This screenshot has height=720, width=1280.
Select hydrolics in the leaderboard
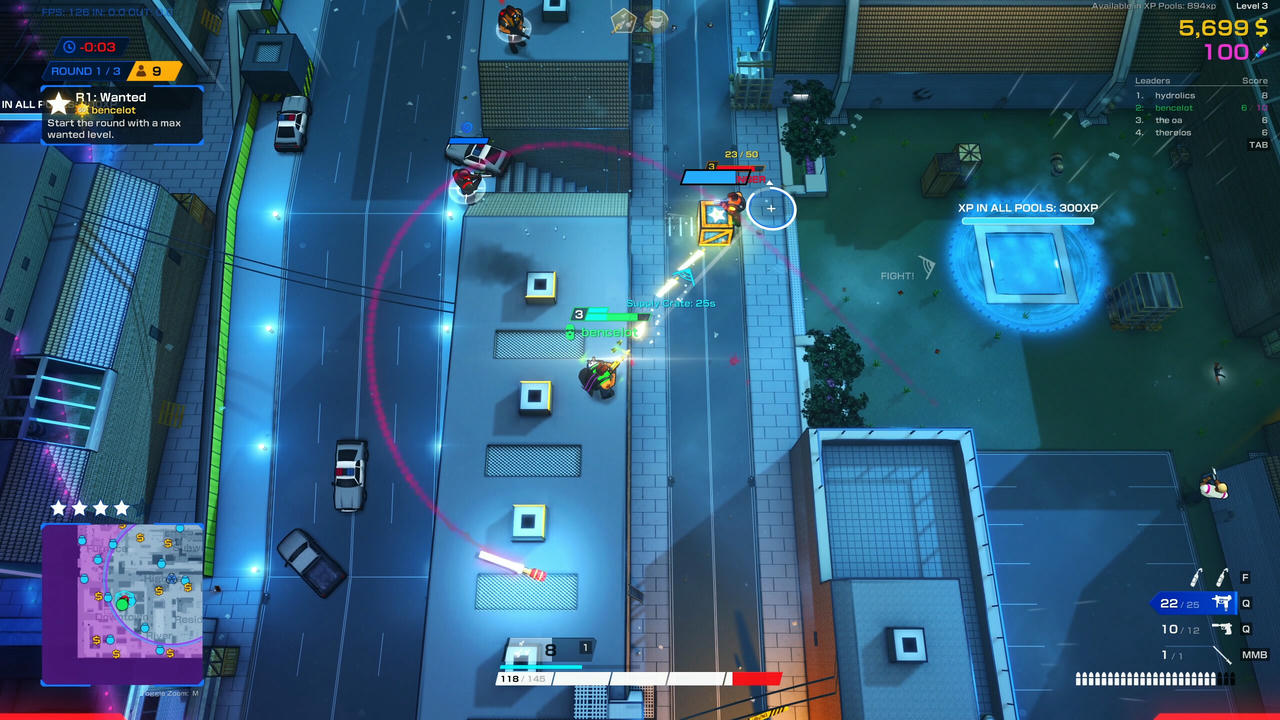click(1174, 96)
